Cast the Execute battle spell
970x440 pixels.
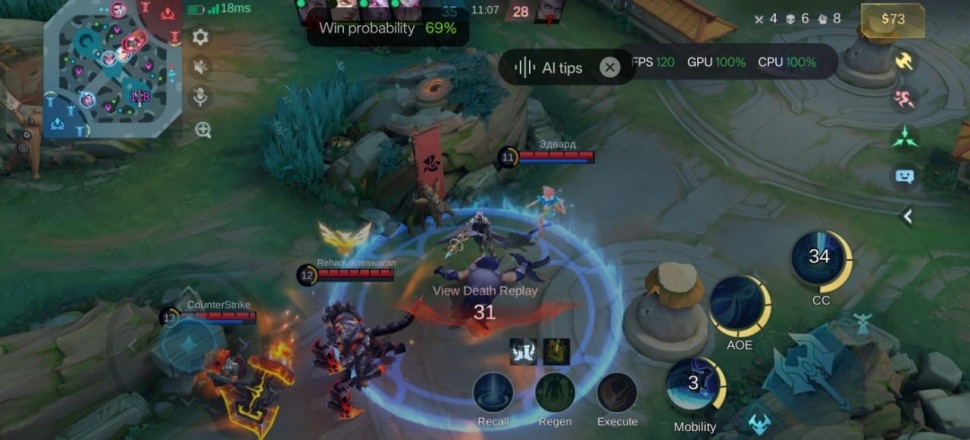point(617,393)
